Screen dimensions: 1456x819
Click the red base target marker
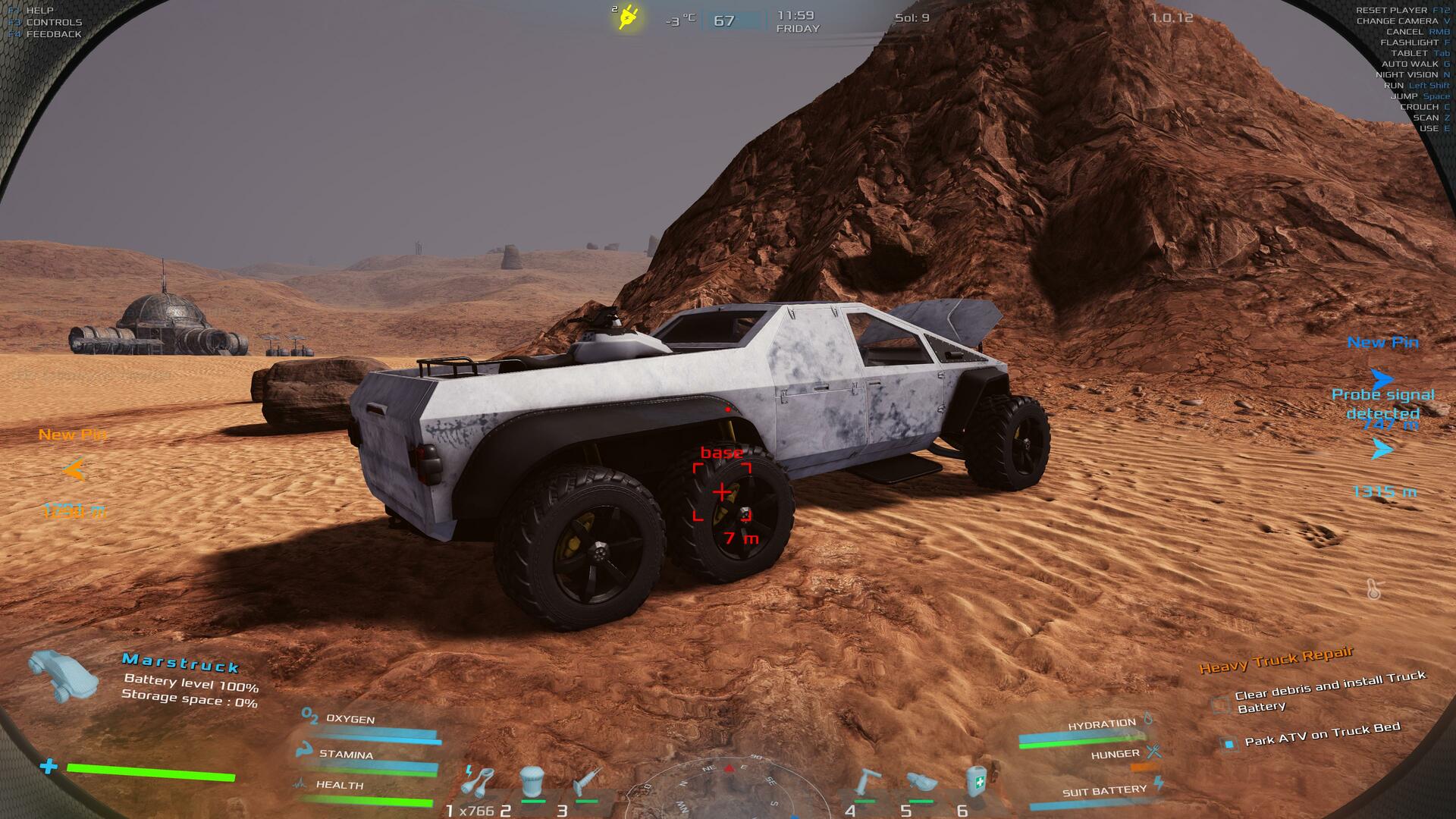tap(722, 493)
